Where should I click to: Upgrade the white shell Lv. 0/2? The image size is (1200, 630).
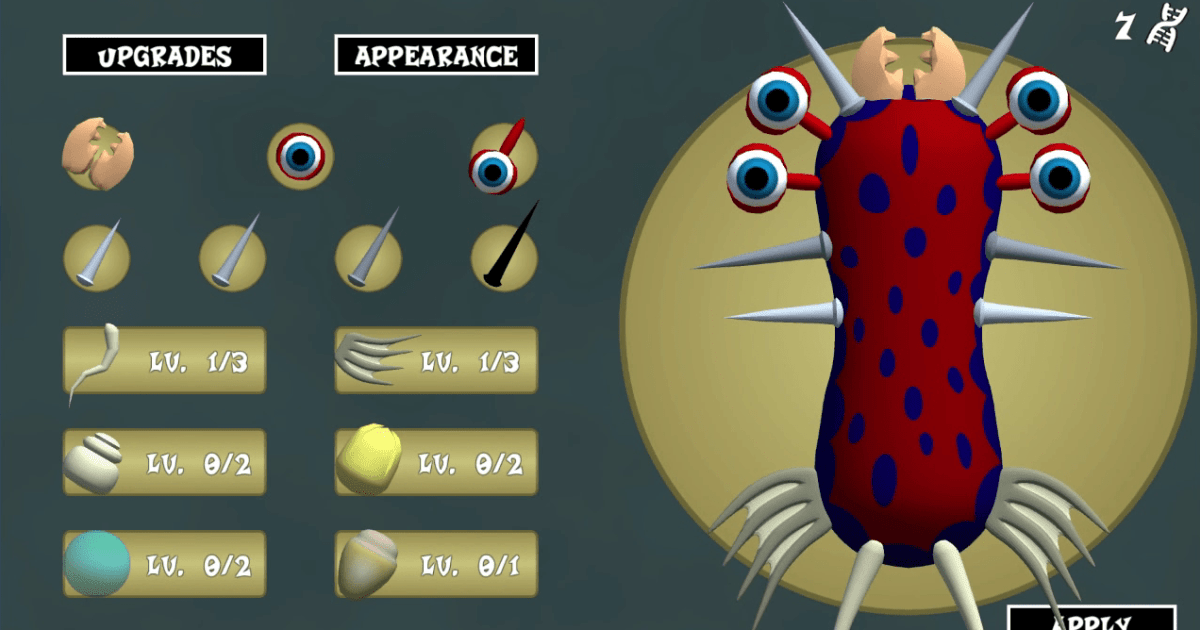click(x=165, y=462)
